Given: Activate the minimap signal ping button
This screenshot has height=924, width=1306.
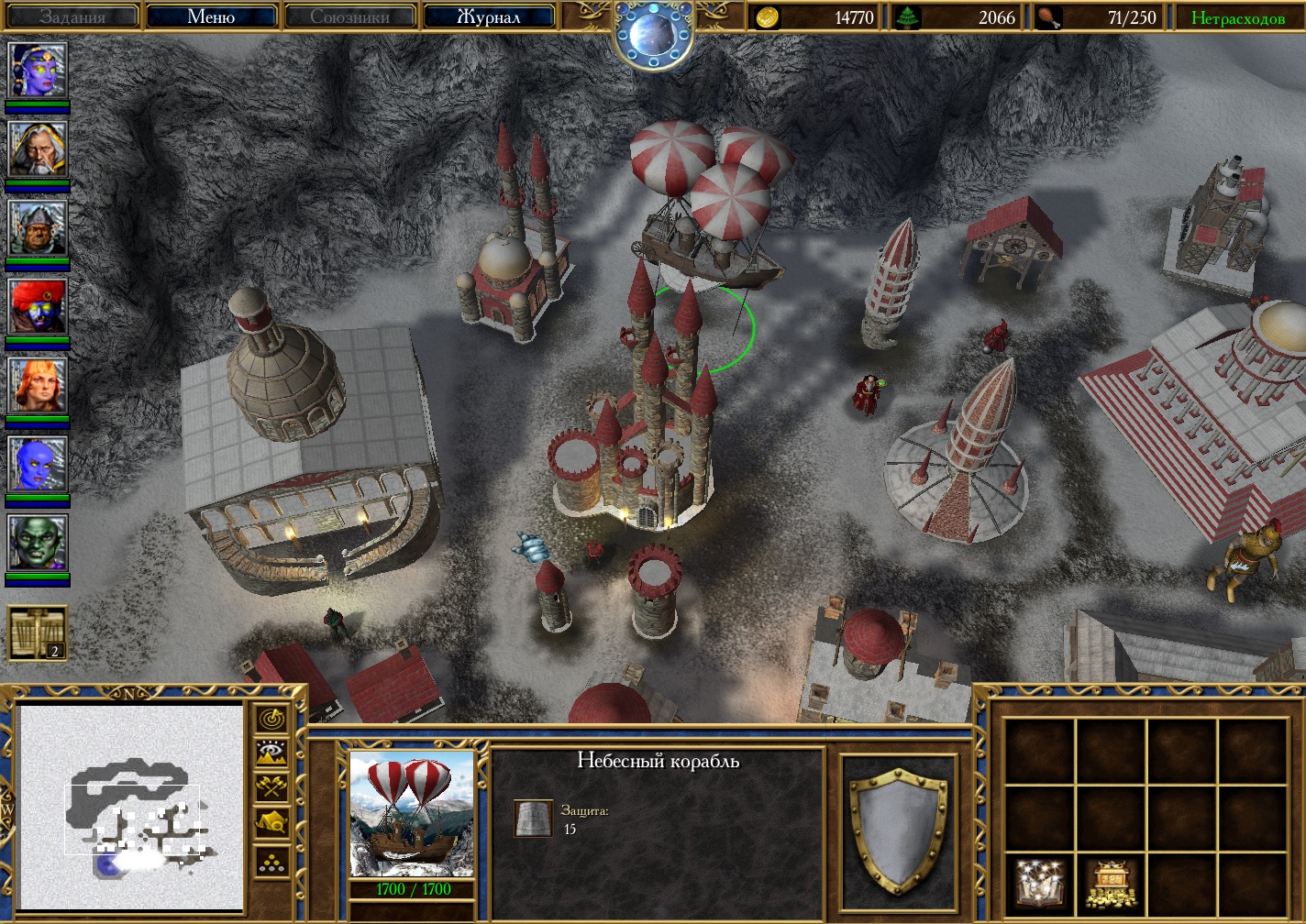Looking at the screenshot, I should [x=272, y=720].
